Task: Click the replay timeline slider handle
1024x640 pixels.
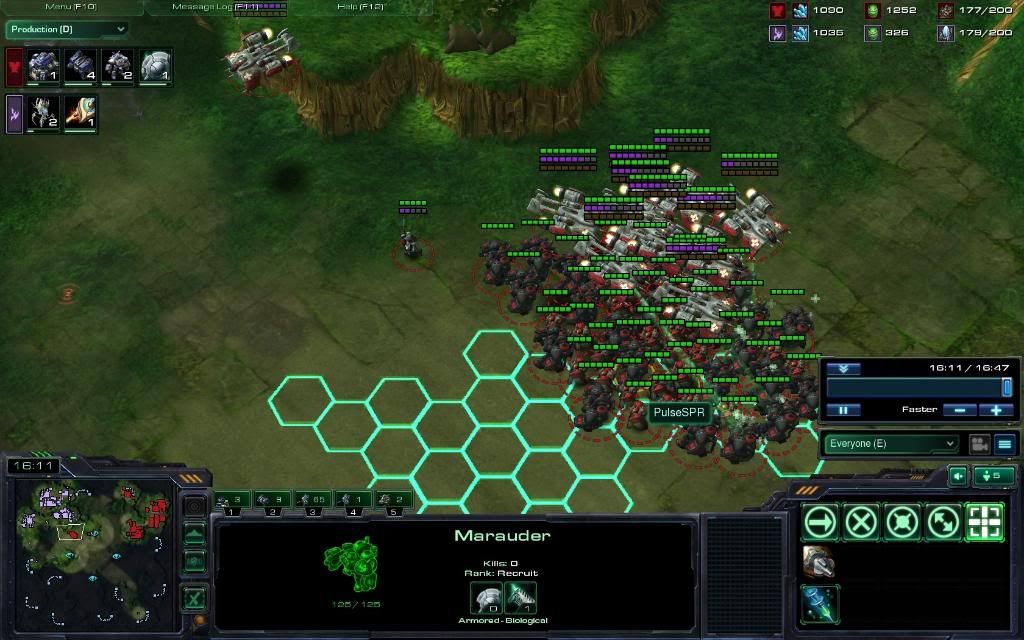Action: [1006, 387]
